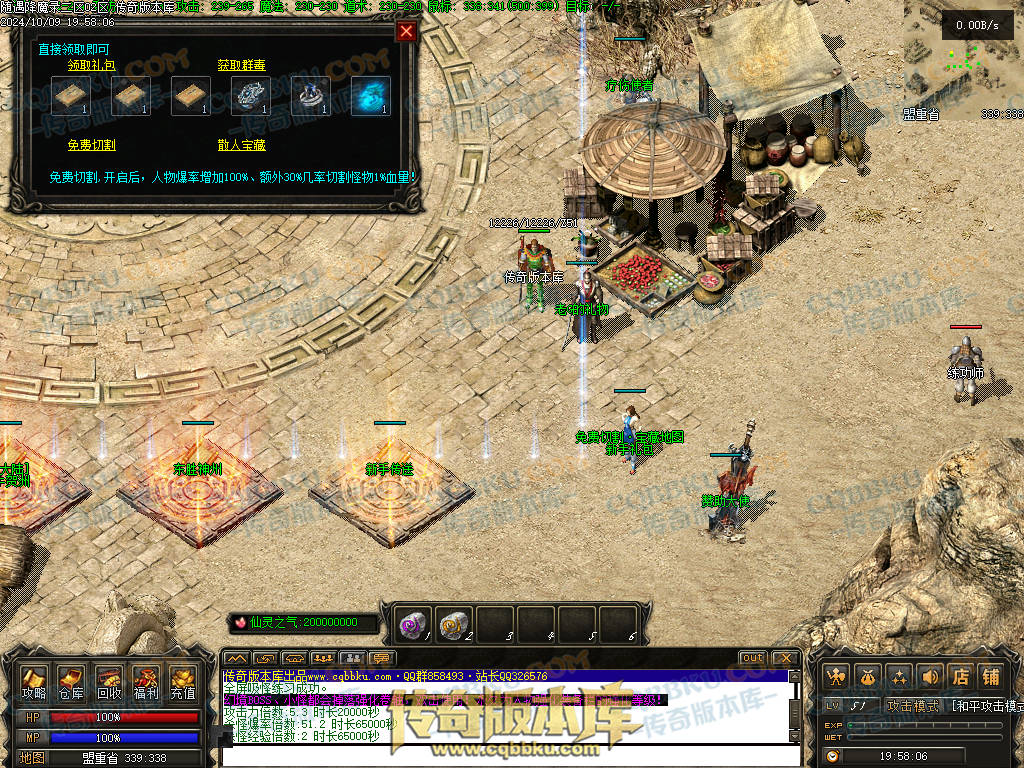1024x768 pixels.
Task: Close the gift reward panel
Action: click(406, 31)
